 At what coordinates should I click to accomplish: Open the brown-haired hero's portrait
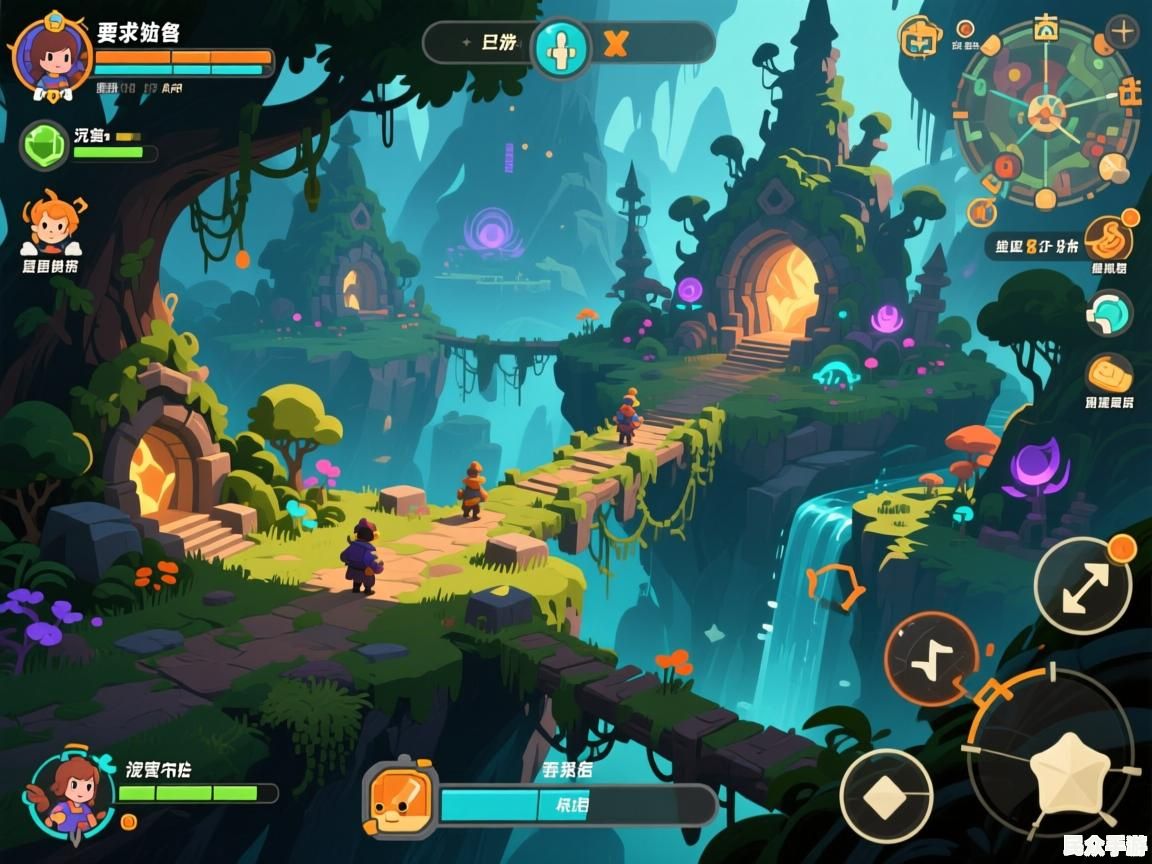pos(45,55)
